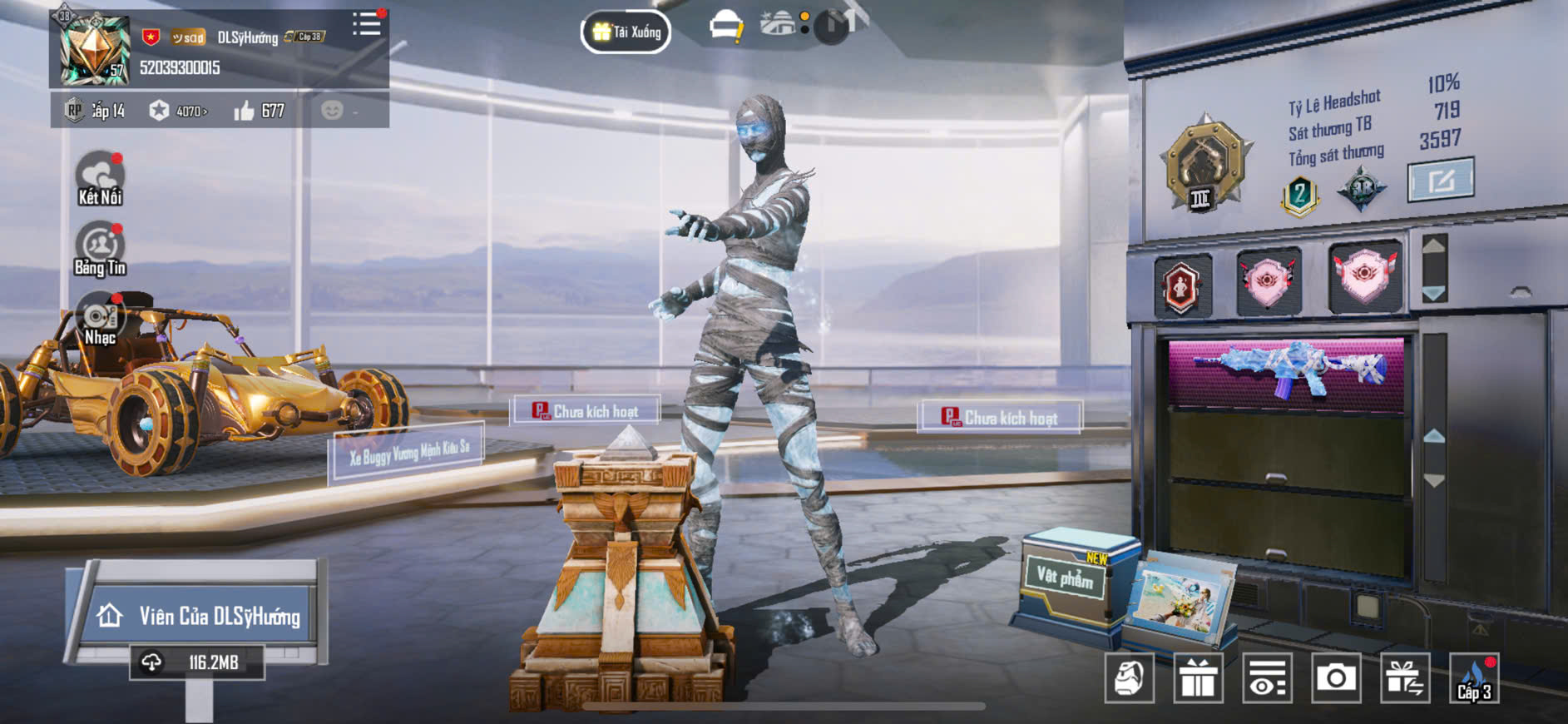Take a photo with the camera button

[1336, 678]
